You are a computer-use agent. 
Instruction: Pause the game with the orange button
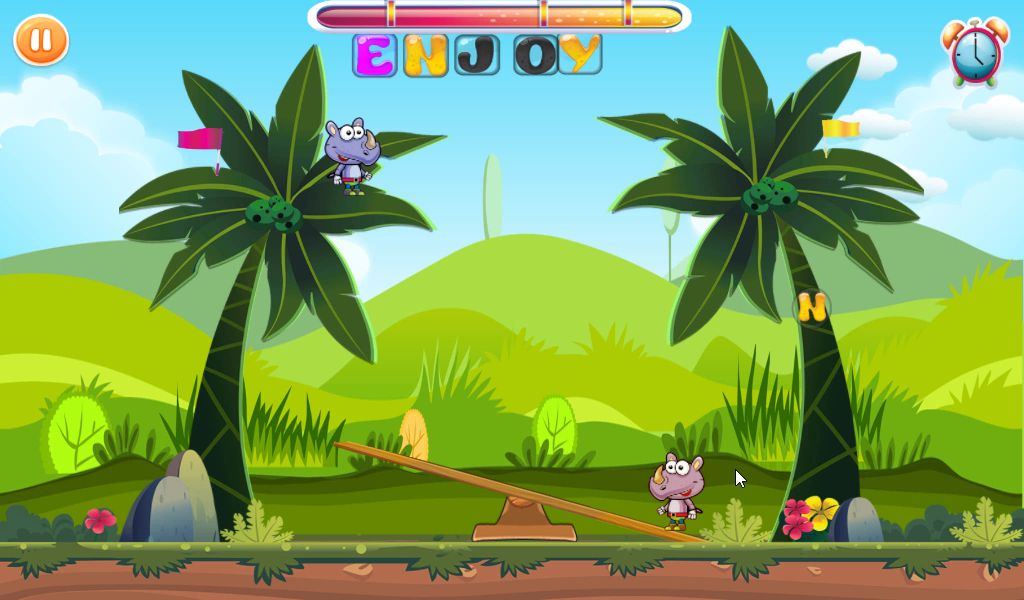(41, 41)
